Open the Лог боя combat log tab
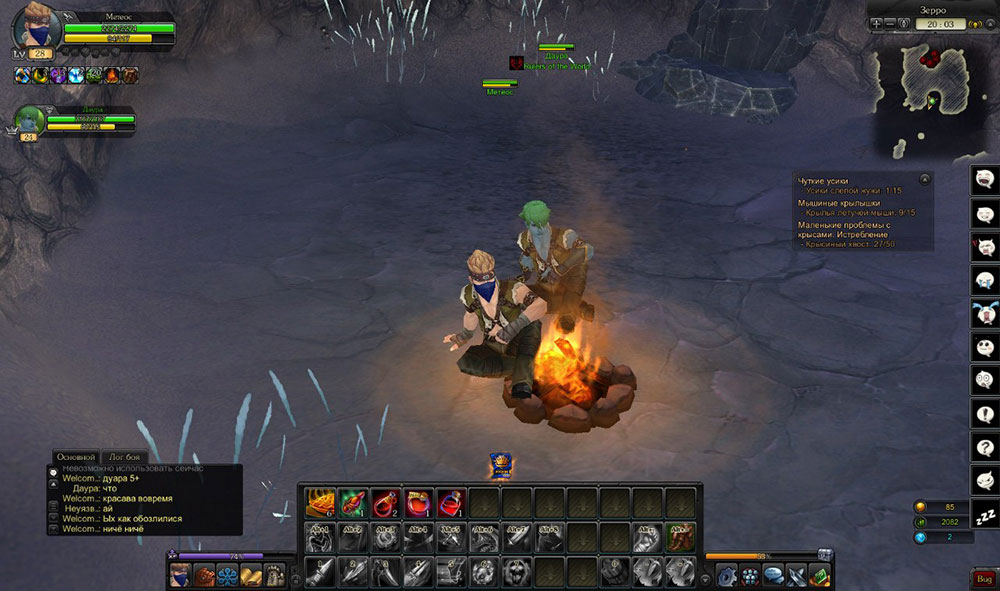Screen dimensions: 1000x591 (125, 457)
